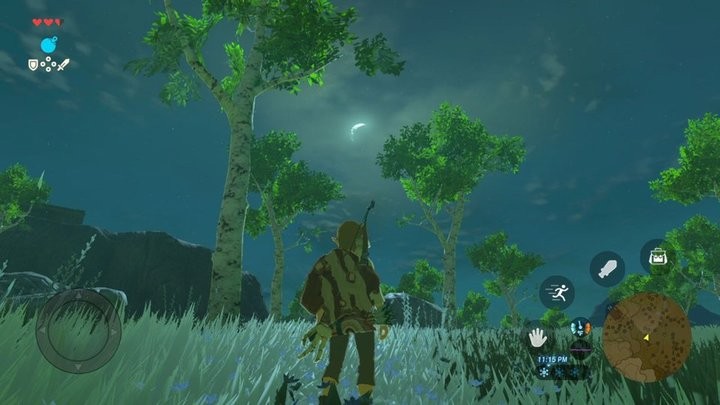This screenshot has width=720, height=405.
Task: Open the inventory bag icon
Action: pyautogui.click(x=656, y=256)
